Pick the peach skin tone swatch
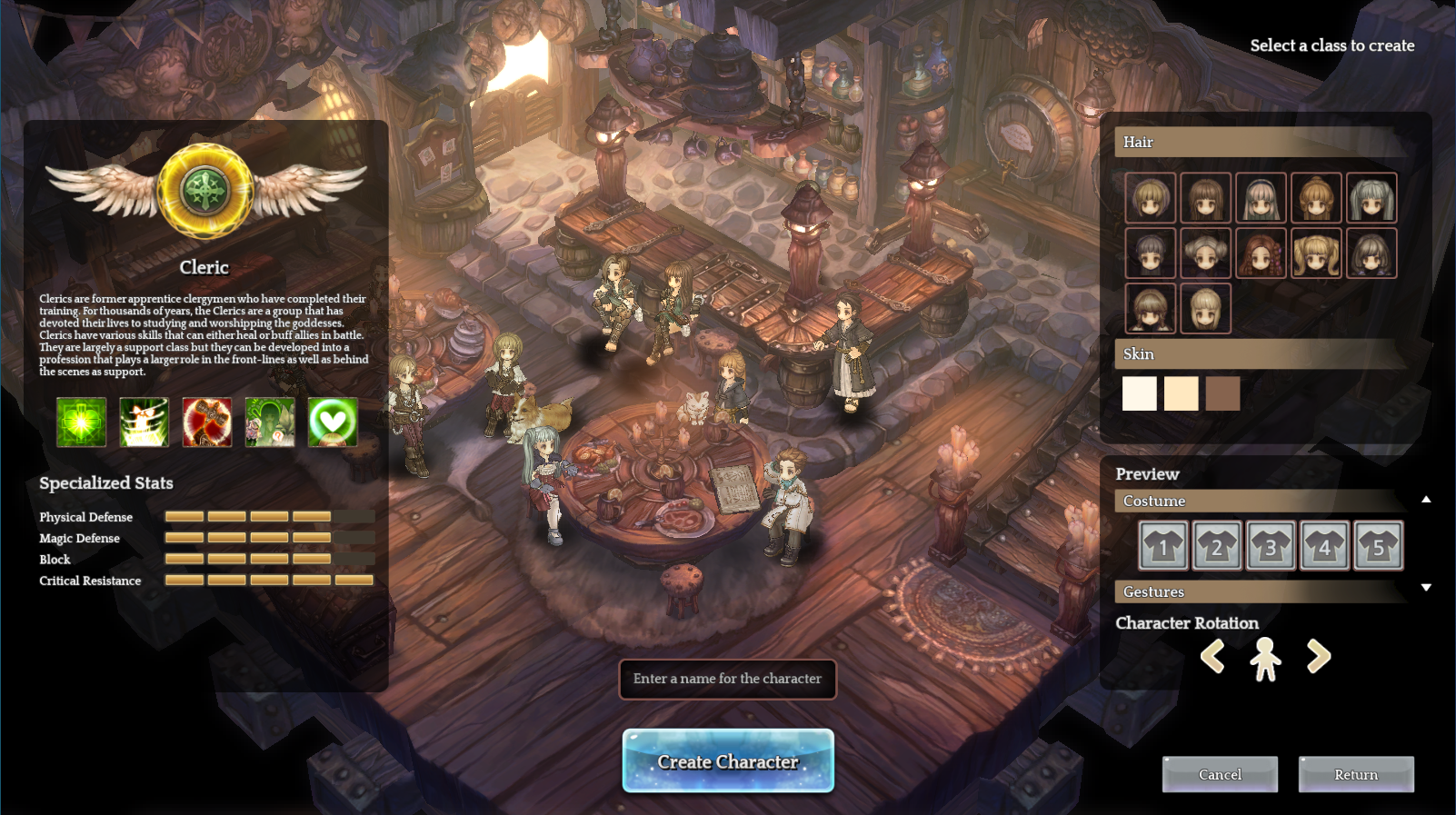The width and height of the screenshot is (1456, 815). 1181,393
